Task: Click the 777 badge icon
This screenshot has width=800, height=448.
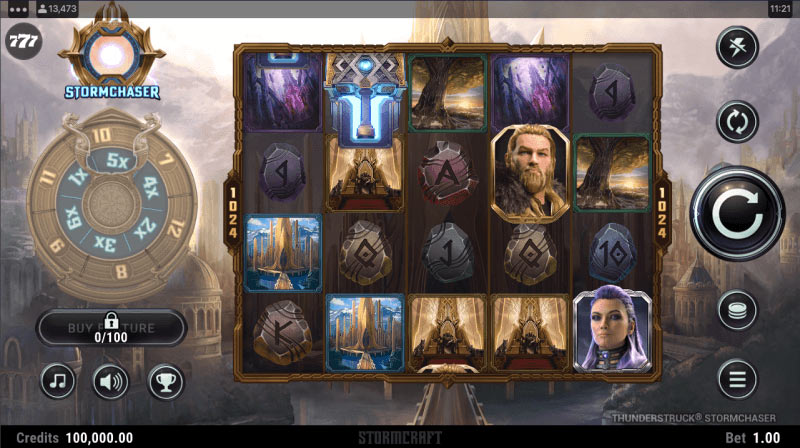Action: (23, 42)
